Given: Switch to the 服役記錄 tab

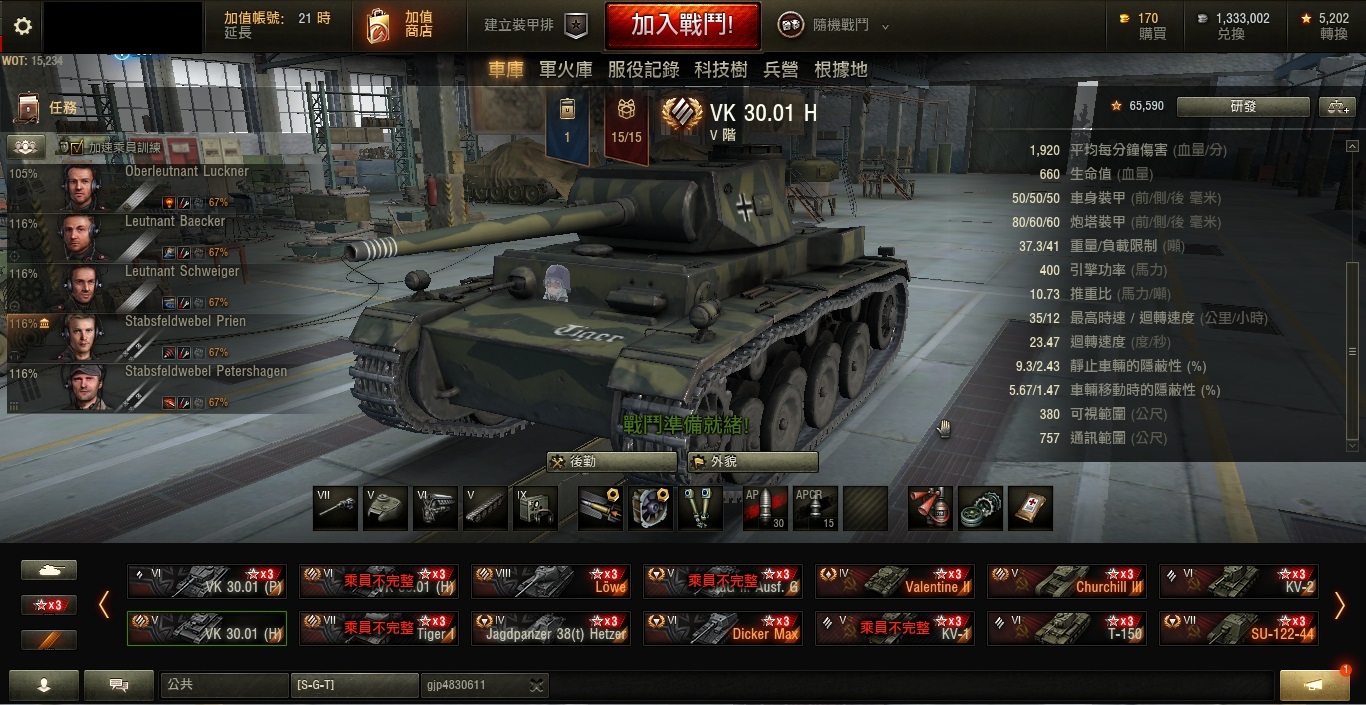Looking at the screenshot, I should point(643,69).
